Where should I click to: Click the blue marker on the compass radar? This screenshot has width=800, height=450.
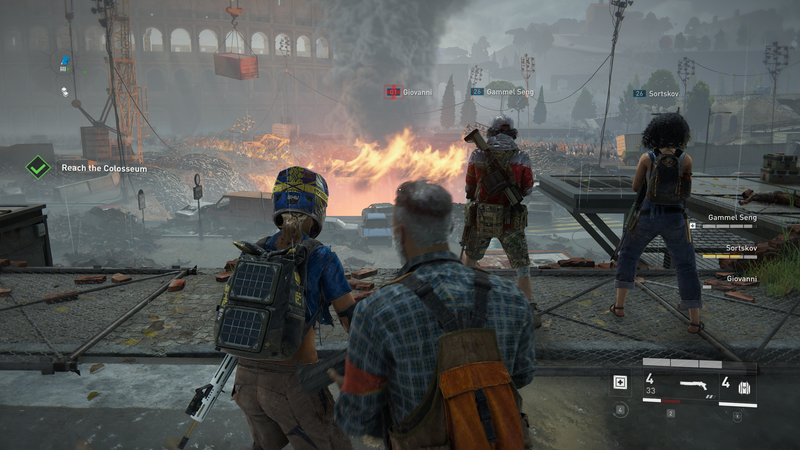click(x=65, y=62)
